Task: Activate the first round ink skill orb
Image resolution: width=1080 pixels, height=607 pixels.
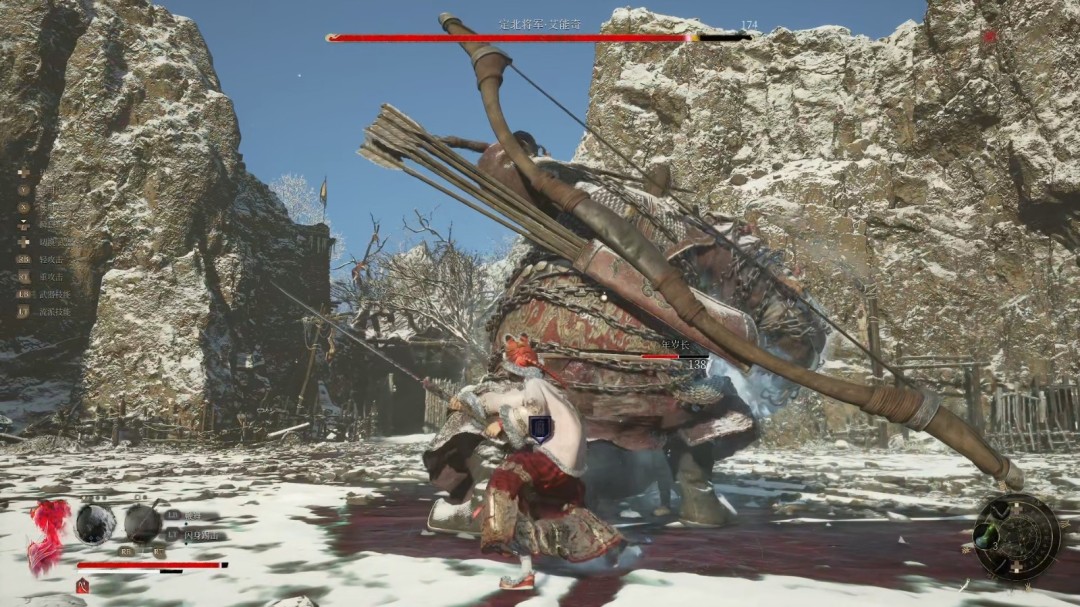Action: [x=95, y=523]
